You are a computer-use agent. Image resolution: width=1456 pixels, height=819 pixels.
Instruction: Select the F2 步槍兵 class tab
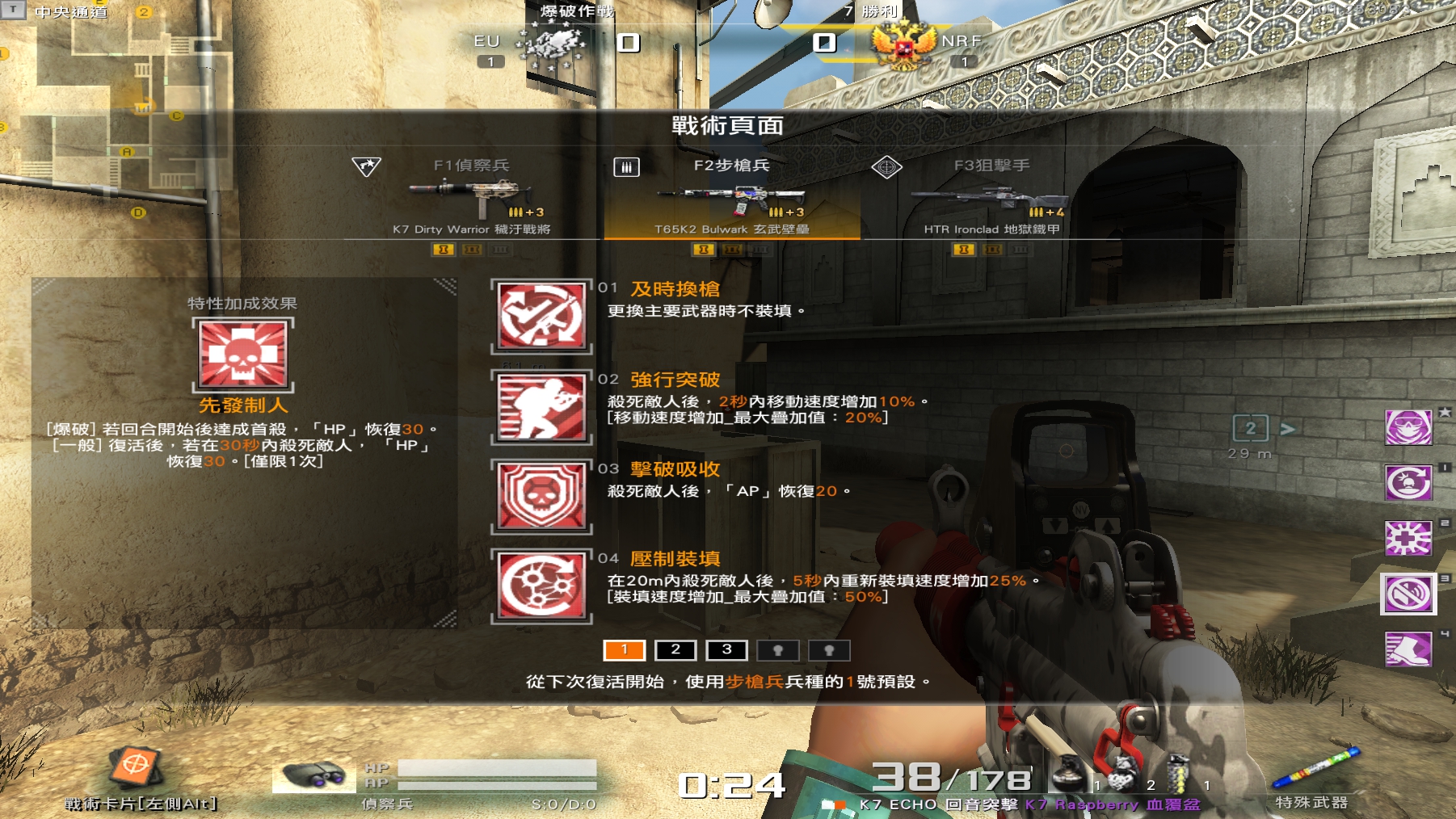point(731,166)
